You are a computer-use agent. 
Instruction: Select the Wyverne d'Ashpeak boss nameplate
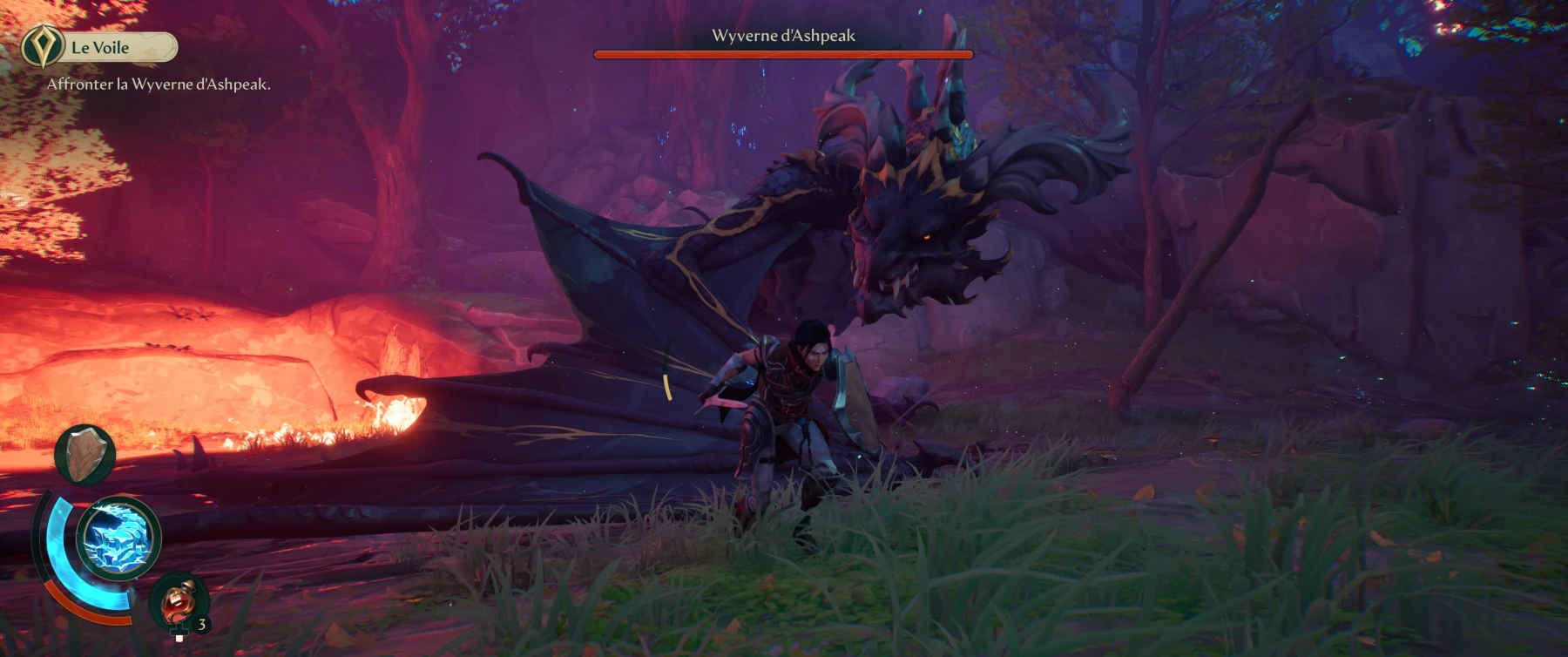tap(782, 34)
